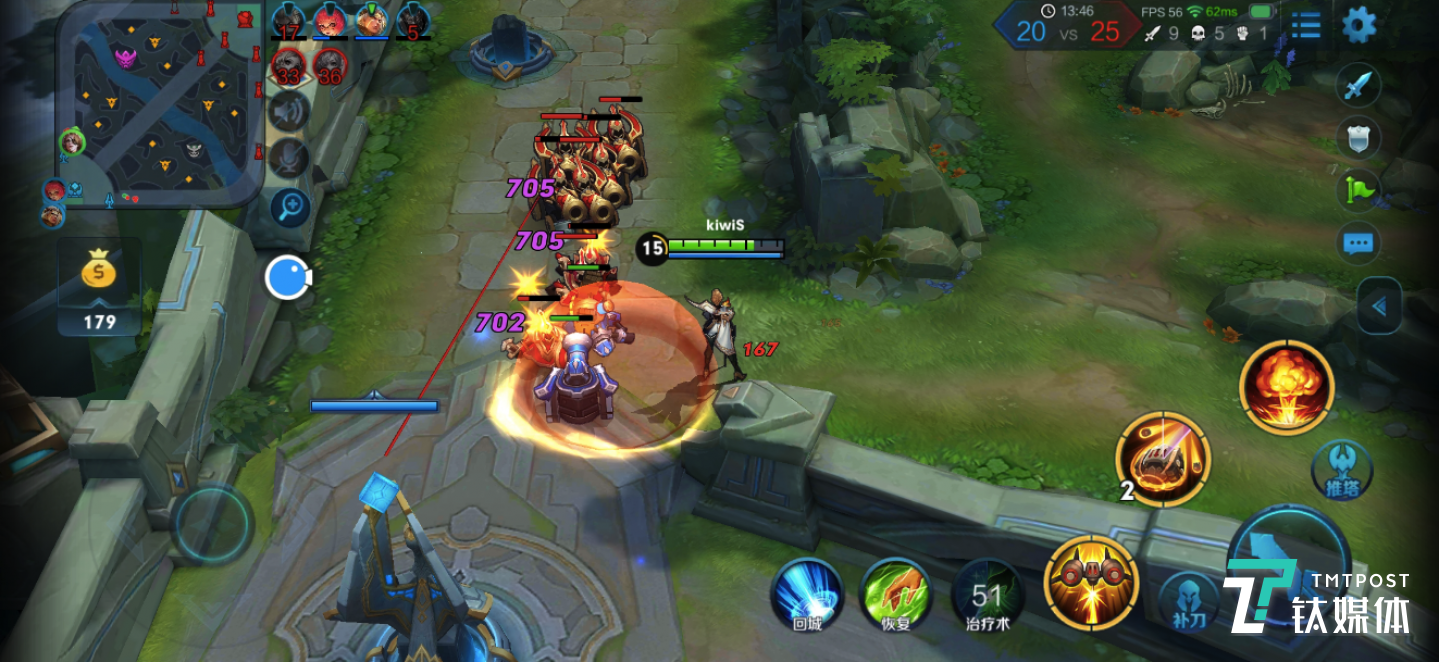1439x662 pixels.
Task: Cast the twin-cannon blast skill
Action: click(x=1091, y=582)
